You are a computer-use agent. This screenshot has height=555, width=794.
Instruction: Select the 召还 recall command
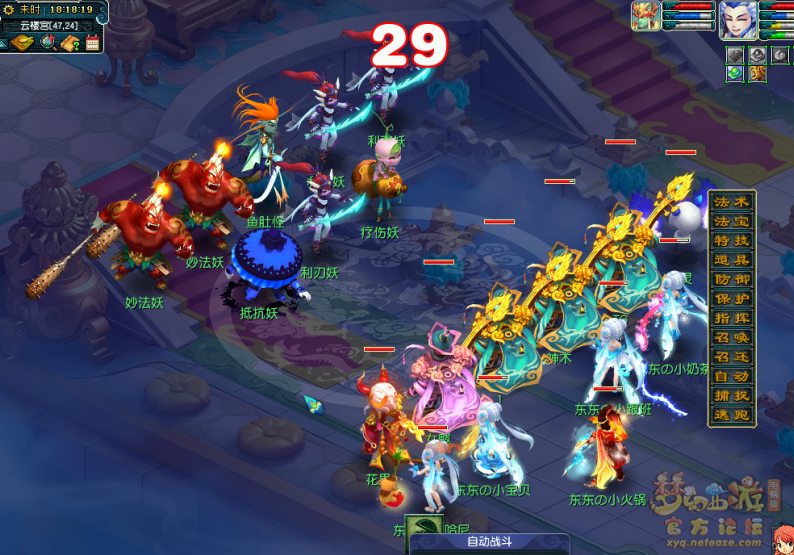(731, 357)
